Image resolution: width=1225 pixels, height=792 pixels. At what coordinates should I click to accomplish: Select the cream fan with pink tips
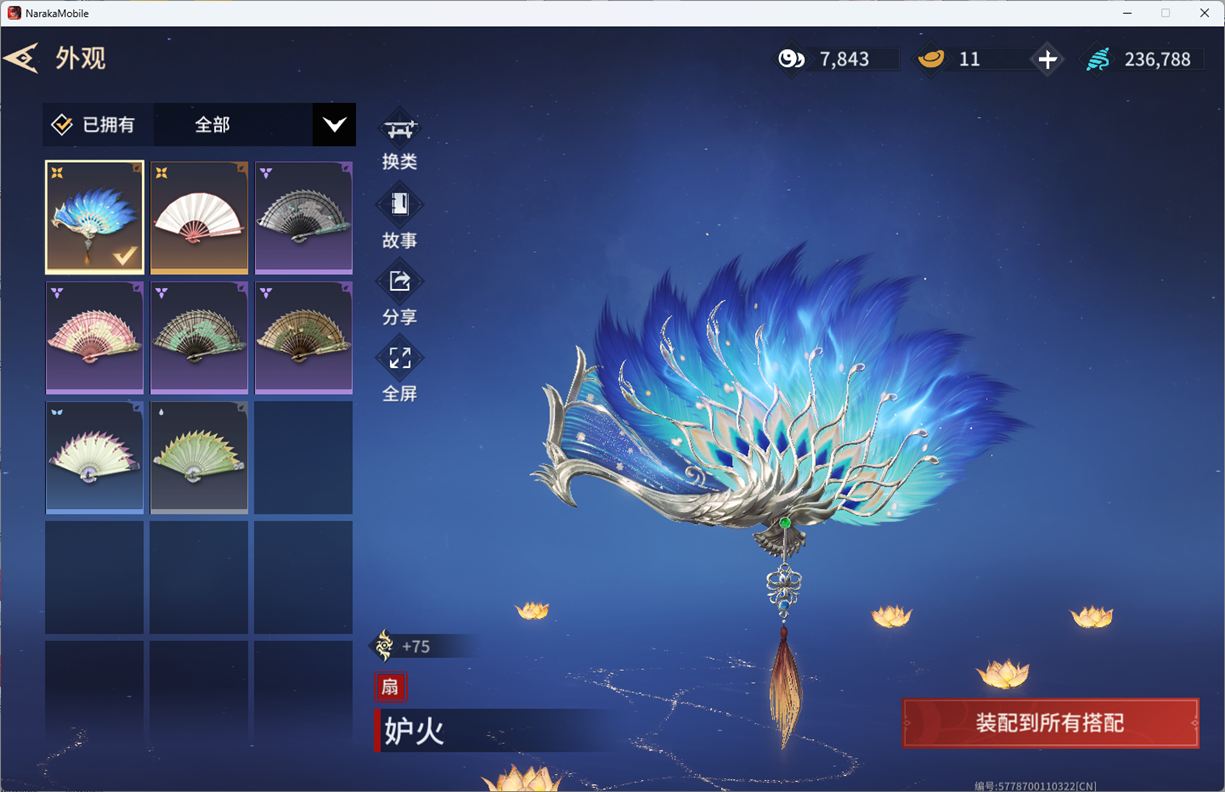pos(95,457)
